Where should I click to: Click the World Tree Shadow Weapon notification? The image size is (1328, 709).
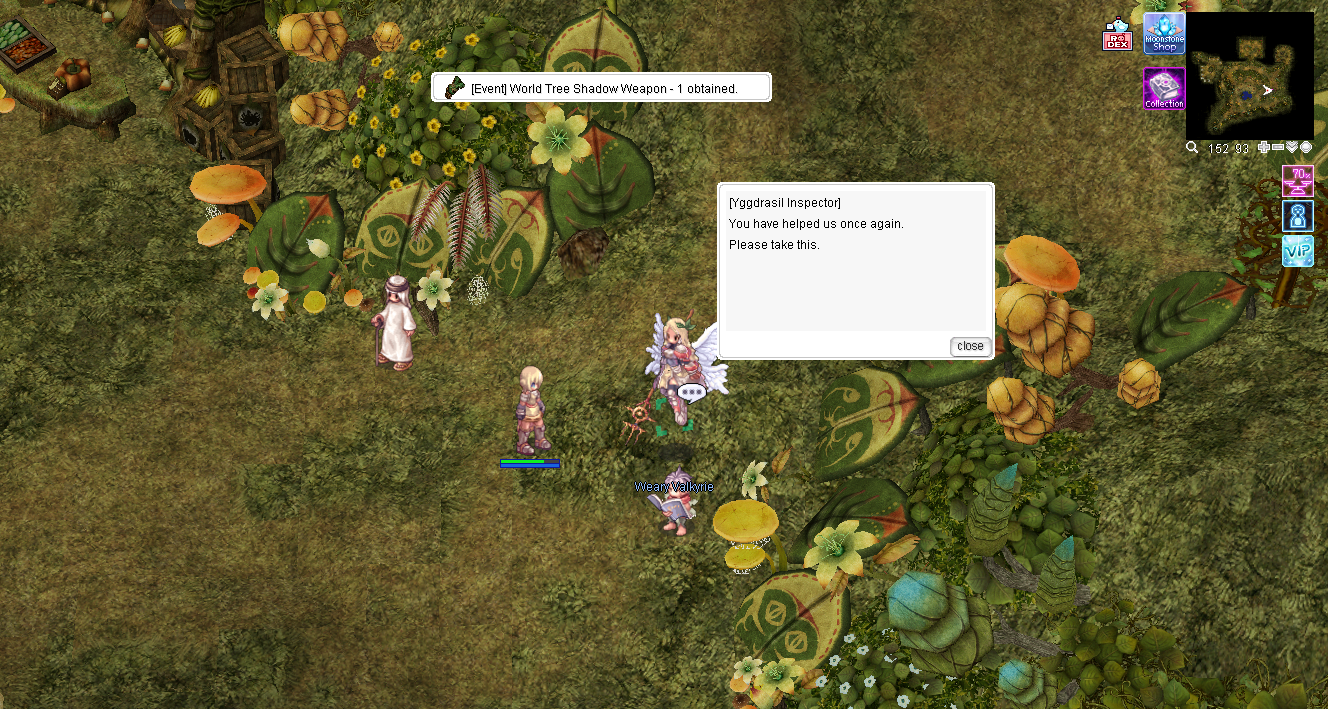601,88
